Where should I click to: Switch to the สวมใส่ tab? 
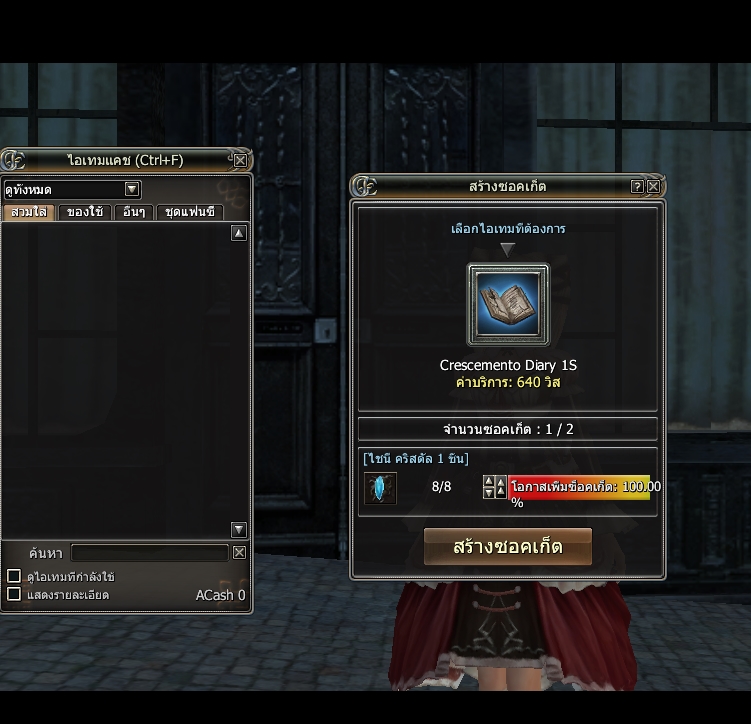pyautogui.click(x=29, y=212)
